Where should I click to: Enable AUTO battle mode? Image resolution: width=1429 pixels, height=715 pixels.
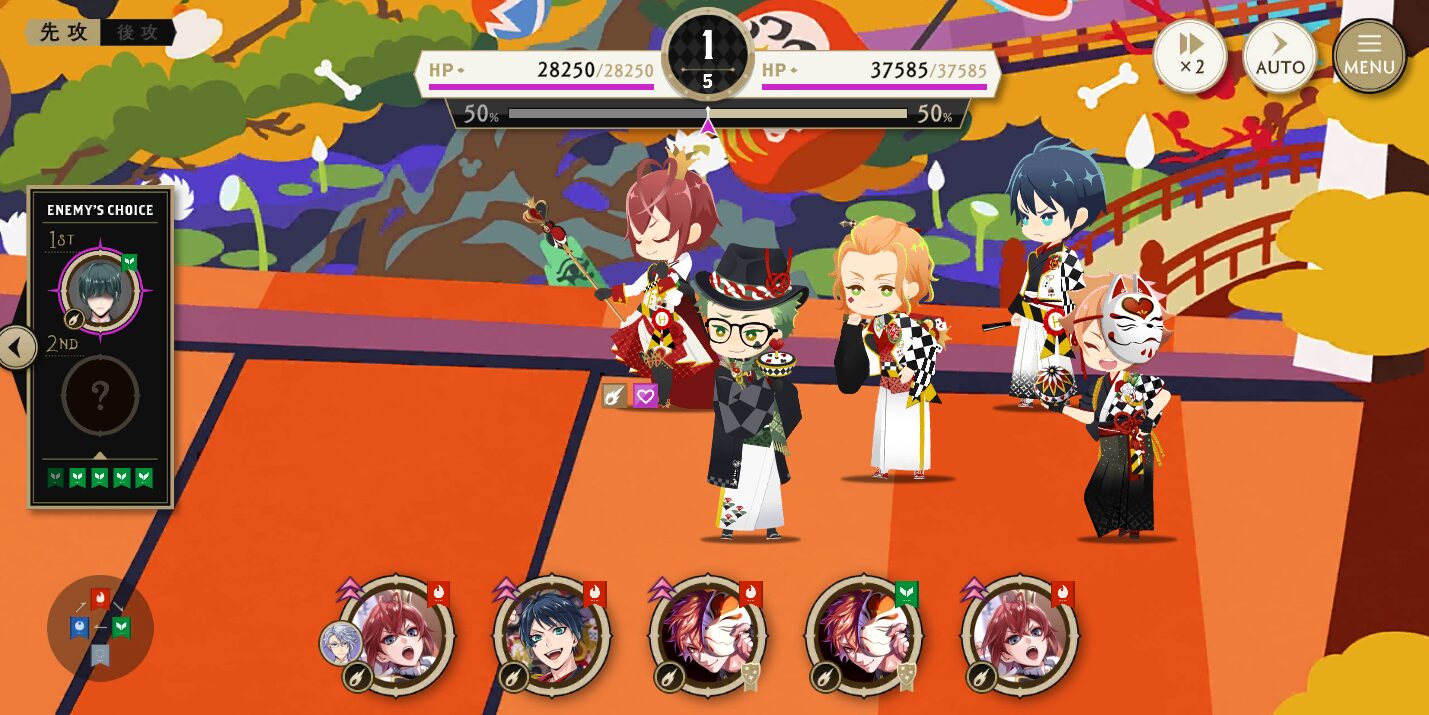[x=1280, y=55]
